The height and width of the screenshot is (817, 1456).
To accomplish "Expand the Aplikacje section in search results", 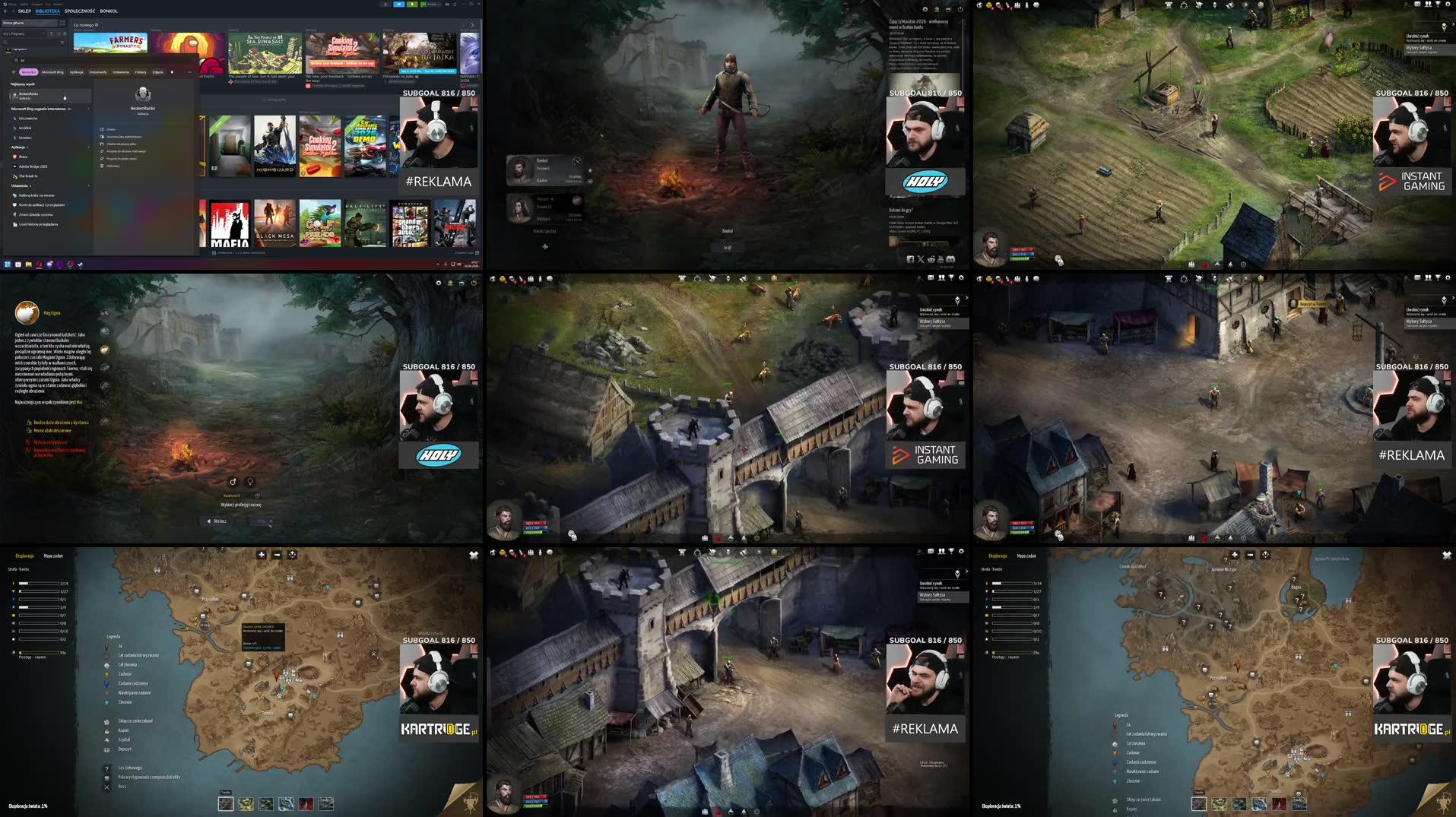I will tap(88, 147).
